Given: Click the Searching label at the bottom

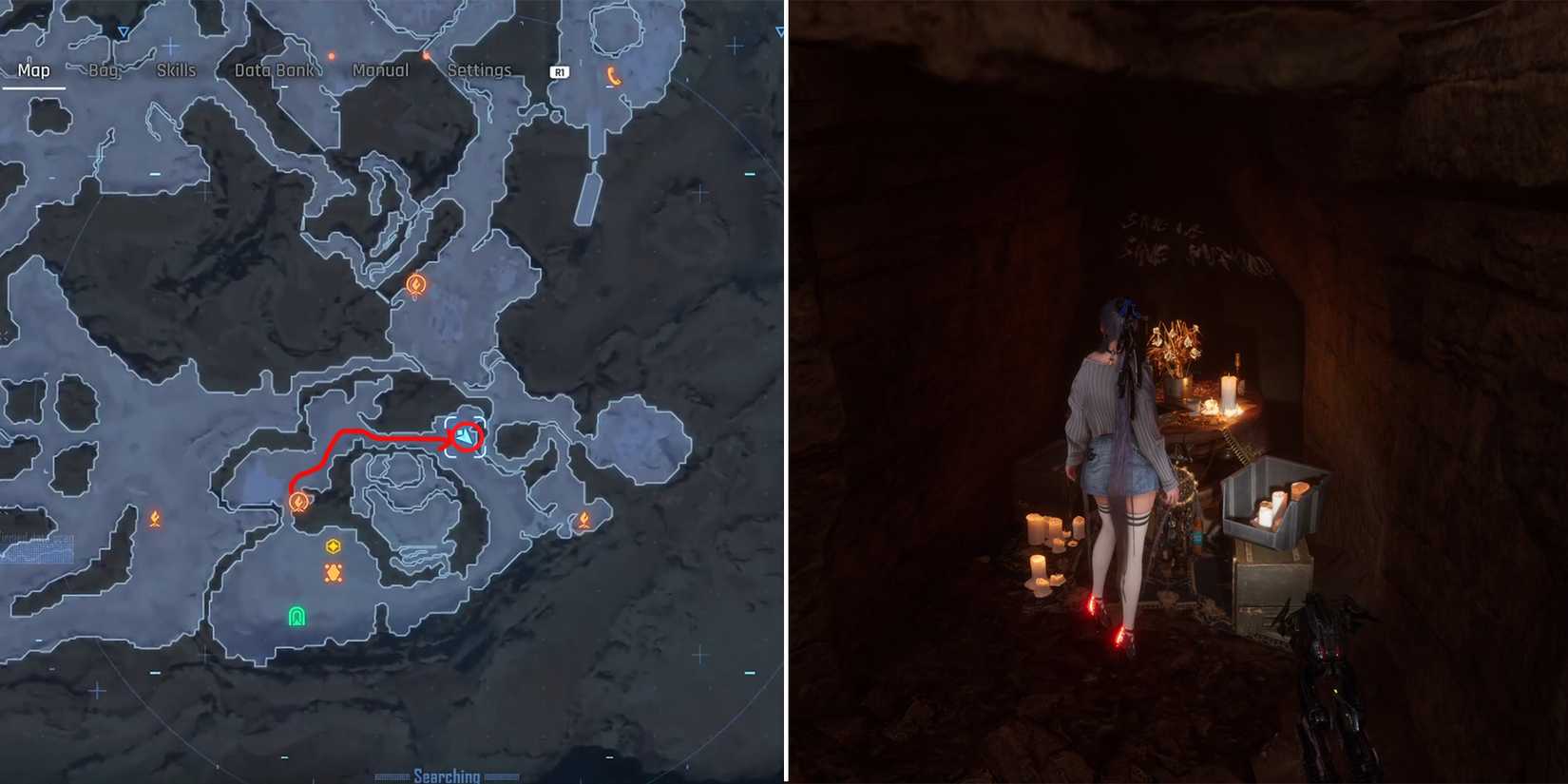Looking at the screenshot, I should (x=448, y=774).
